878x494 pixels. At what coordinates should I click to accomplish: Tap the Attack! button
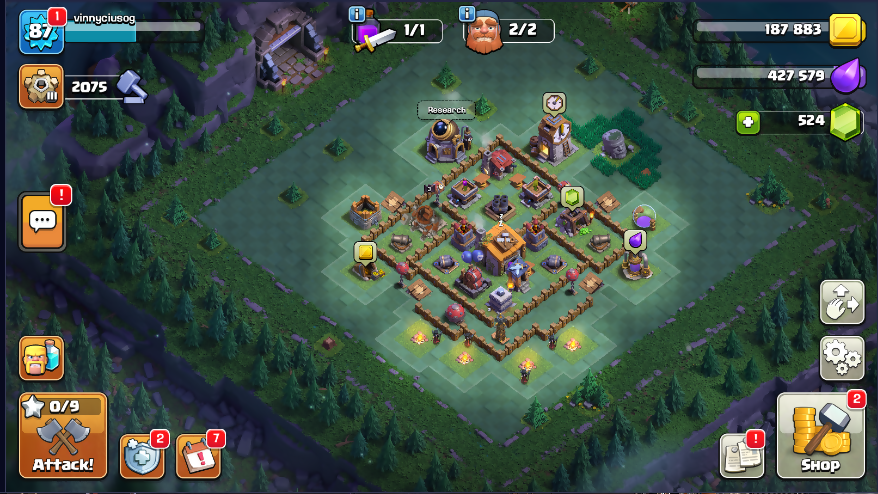[x=63, y=436]
